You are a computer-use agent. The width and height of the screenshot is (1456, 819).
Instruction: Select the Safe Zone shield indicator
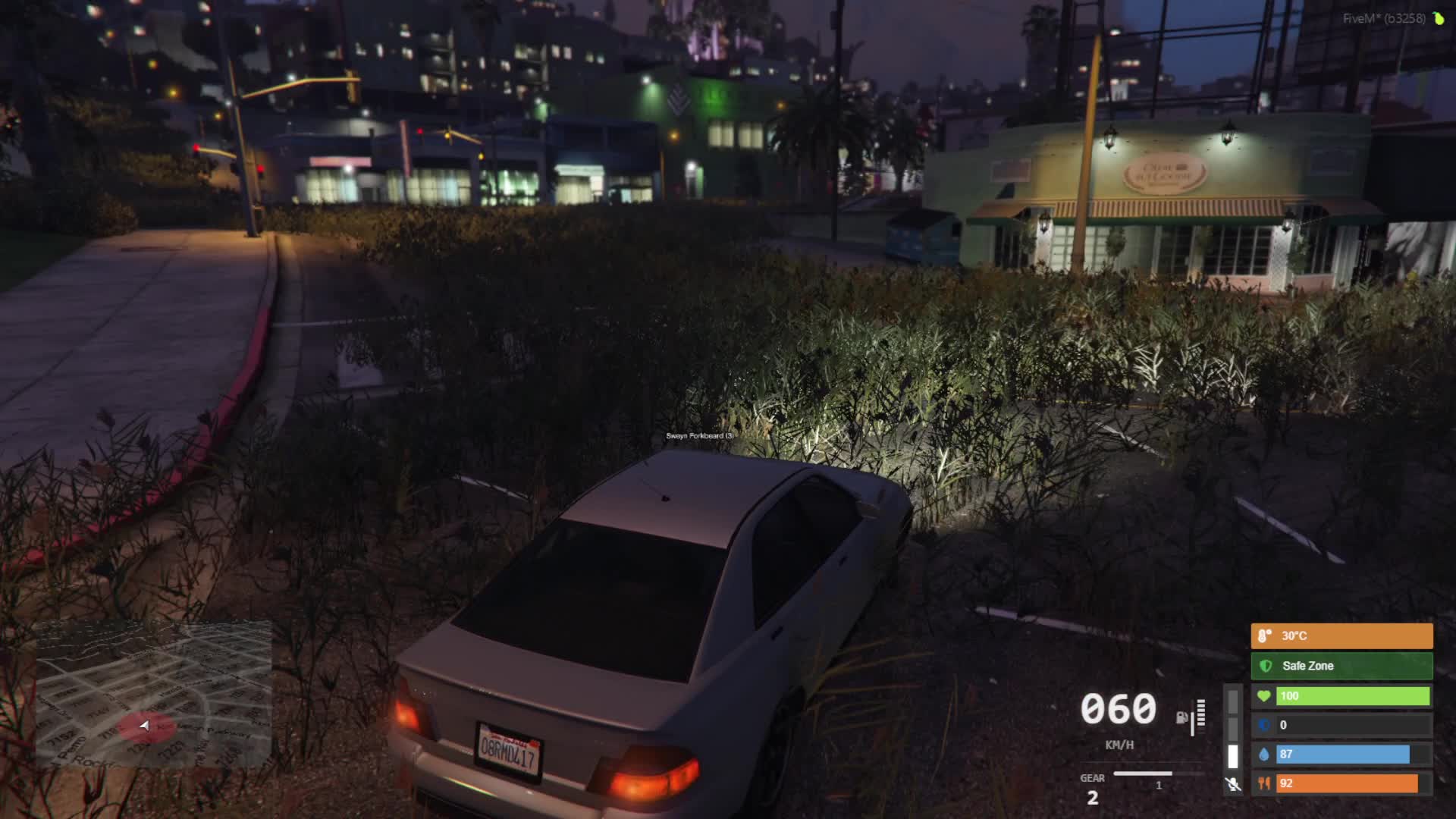[x=1265, y=666]
